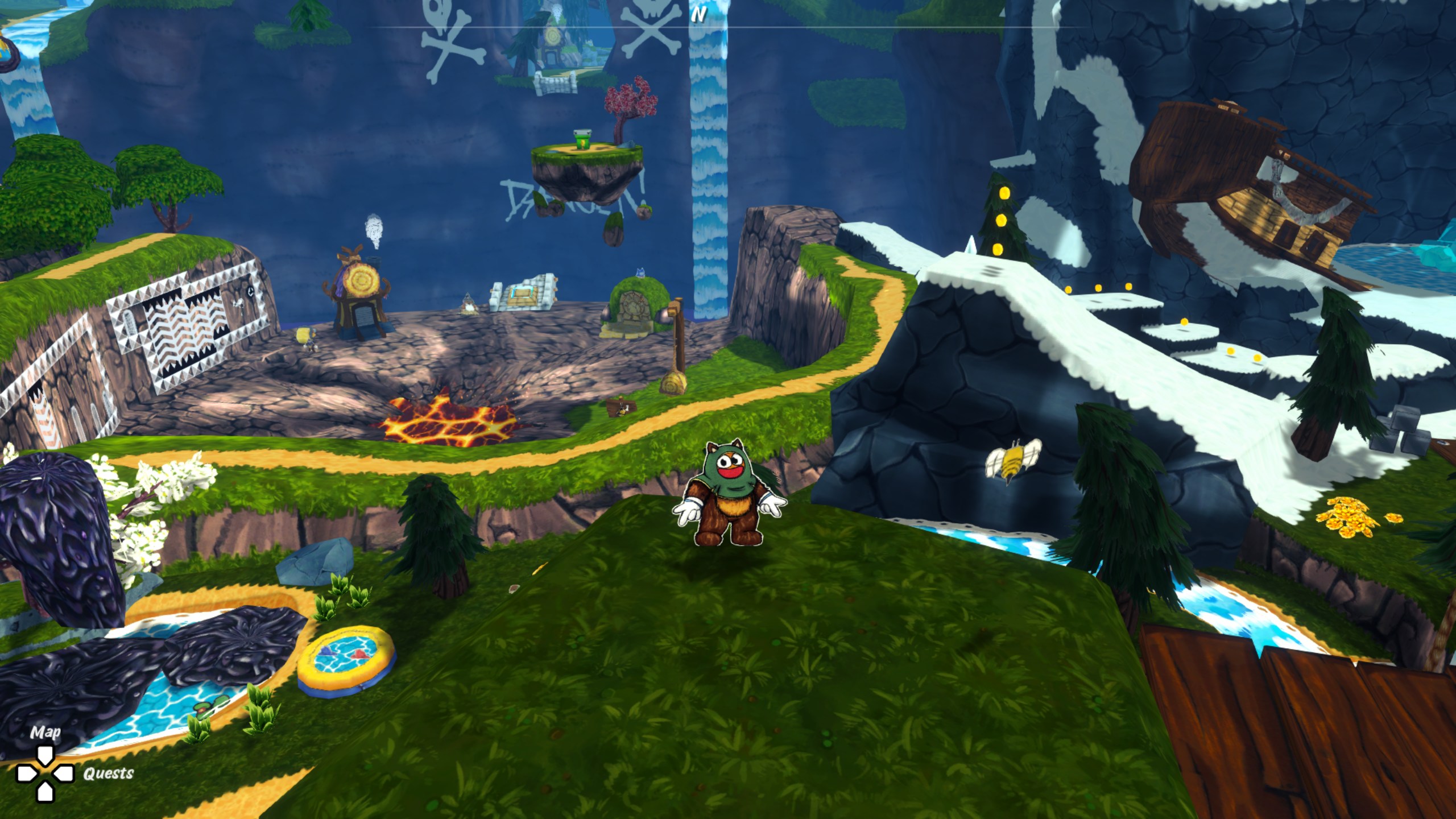
Task: Open the Quests log label
Action: tap(108, 773)
